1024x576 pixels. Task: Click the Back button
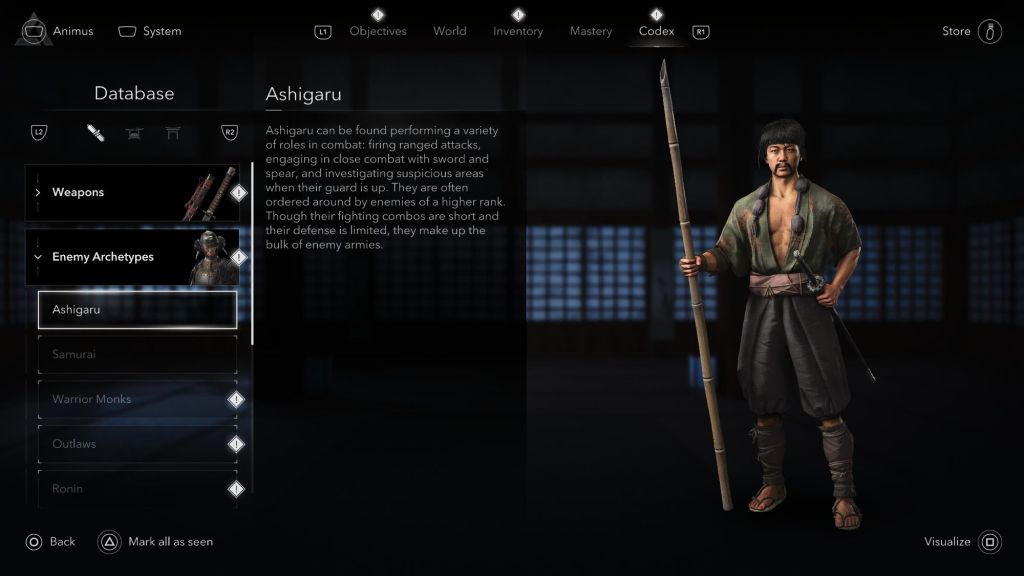point(51,542)
